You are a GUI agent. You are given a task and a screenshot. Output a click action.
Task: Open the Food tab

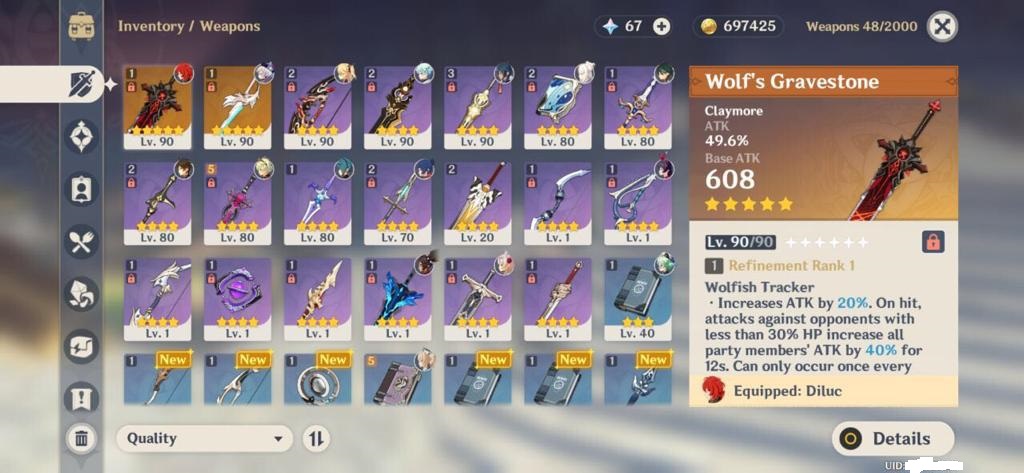pyautogui.click(x=81, y=241)
